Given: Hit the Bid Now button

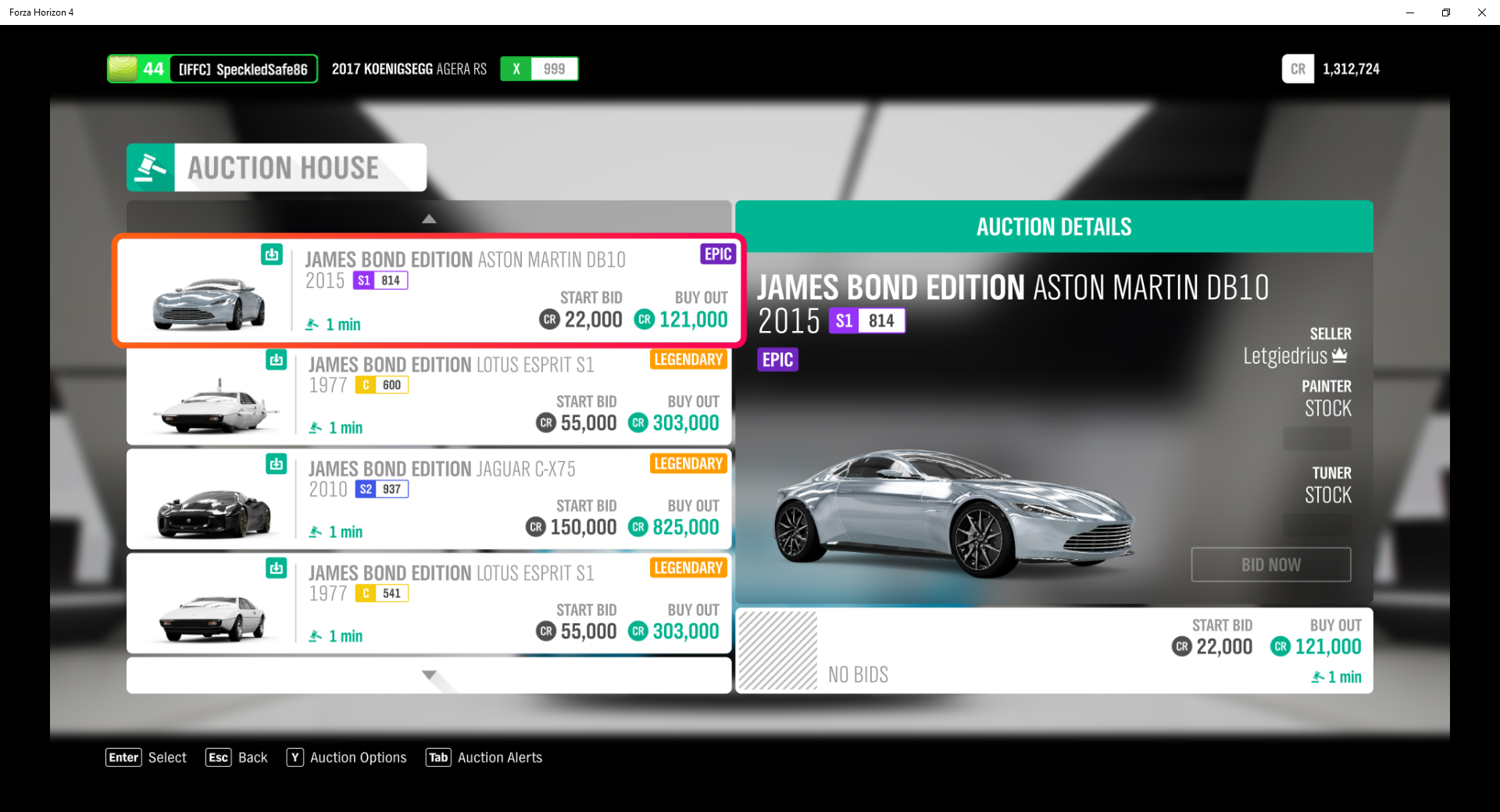Looking at the screenshot, I should (x=1270, y=564).
